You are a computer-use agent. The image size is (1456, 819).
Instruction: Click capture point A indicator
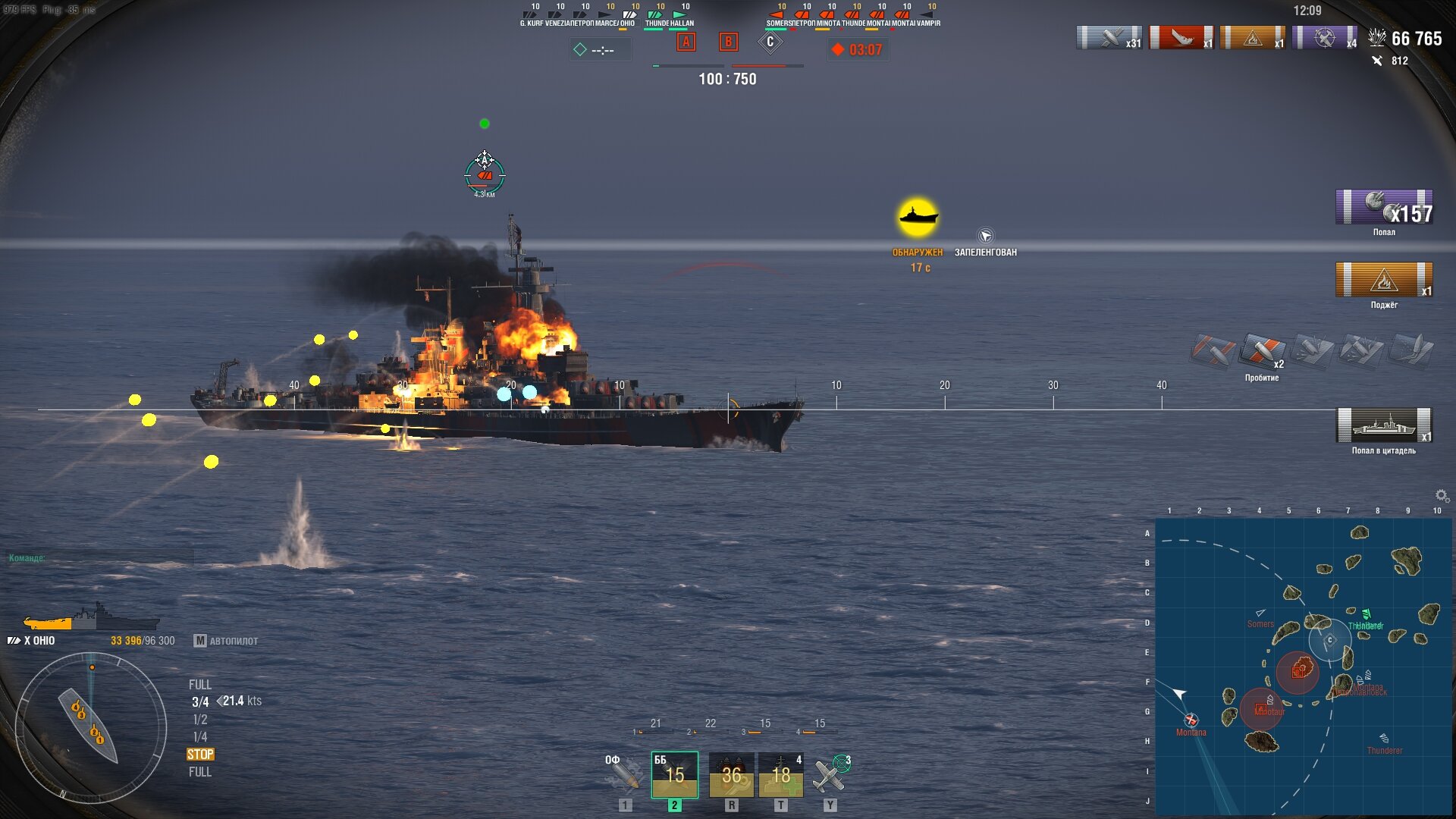tap(686, 42)
